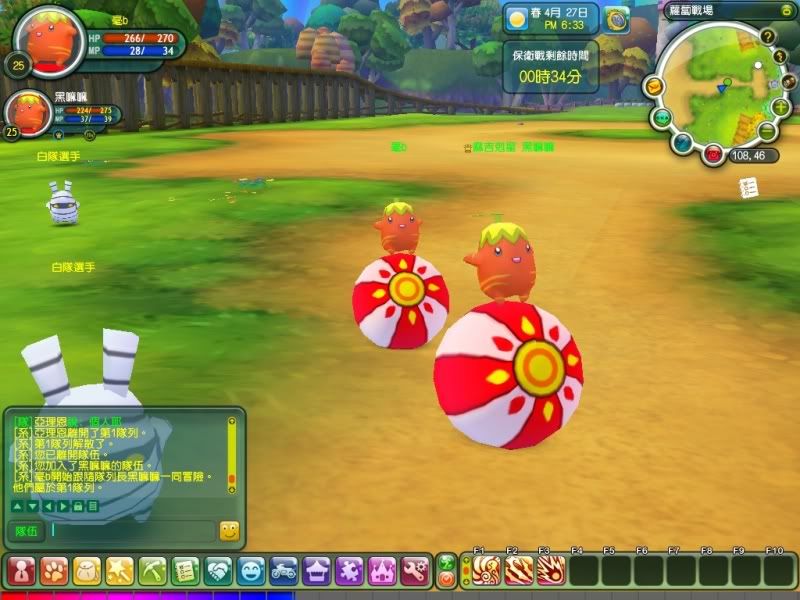Activate the F1 skill slot

tap(486, 570)
